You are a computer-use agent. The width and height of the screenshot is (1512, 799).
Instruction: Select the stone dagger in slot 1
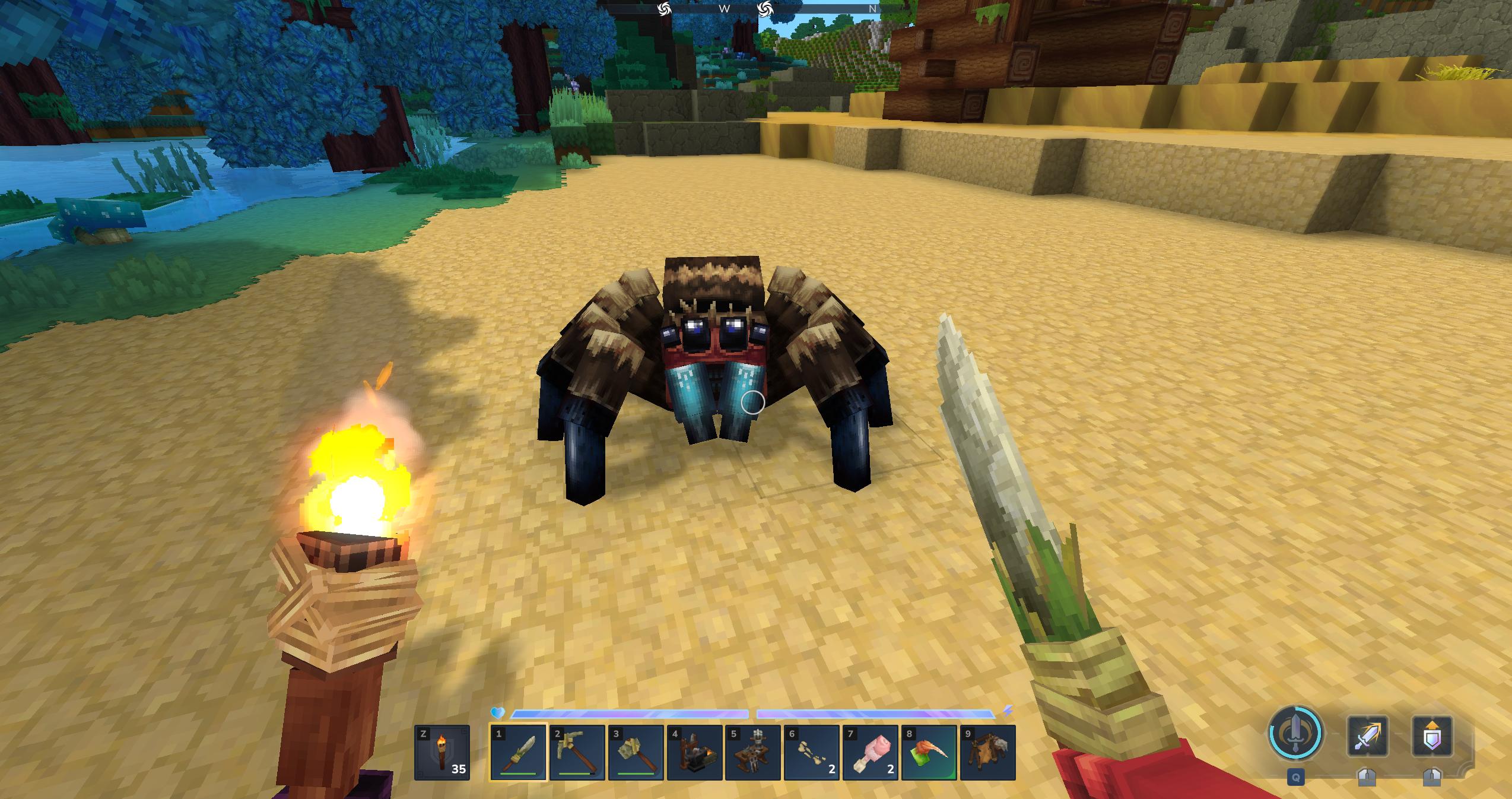click(518, 753)
